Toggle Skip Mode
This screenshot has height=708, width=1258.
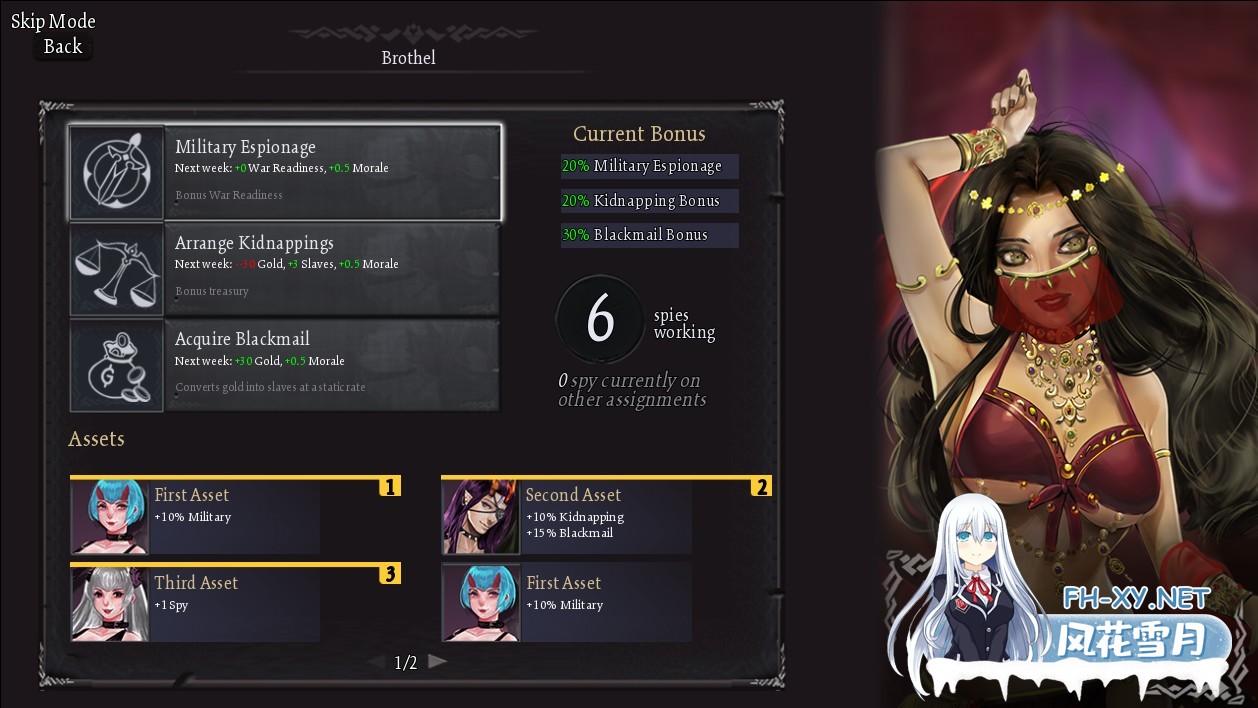coord(53,21)
